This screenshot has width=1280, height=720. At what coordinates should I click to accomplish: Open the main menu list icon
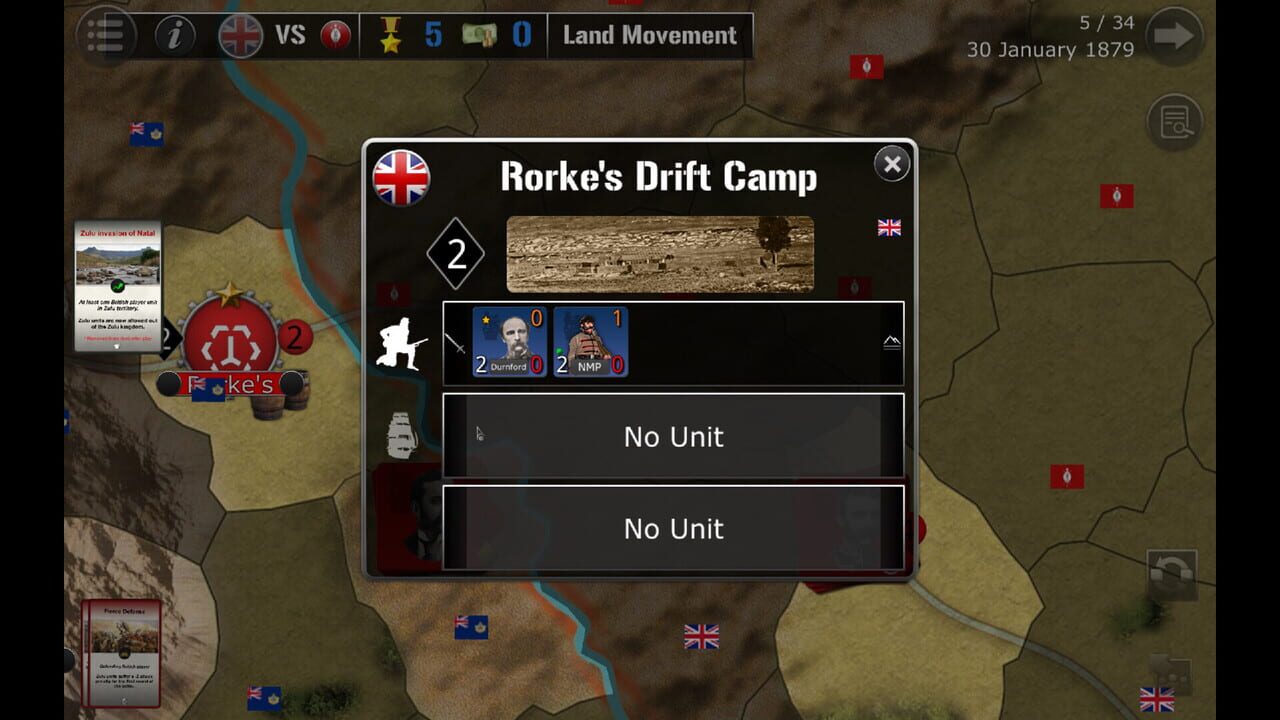(106, 37)
